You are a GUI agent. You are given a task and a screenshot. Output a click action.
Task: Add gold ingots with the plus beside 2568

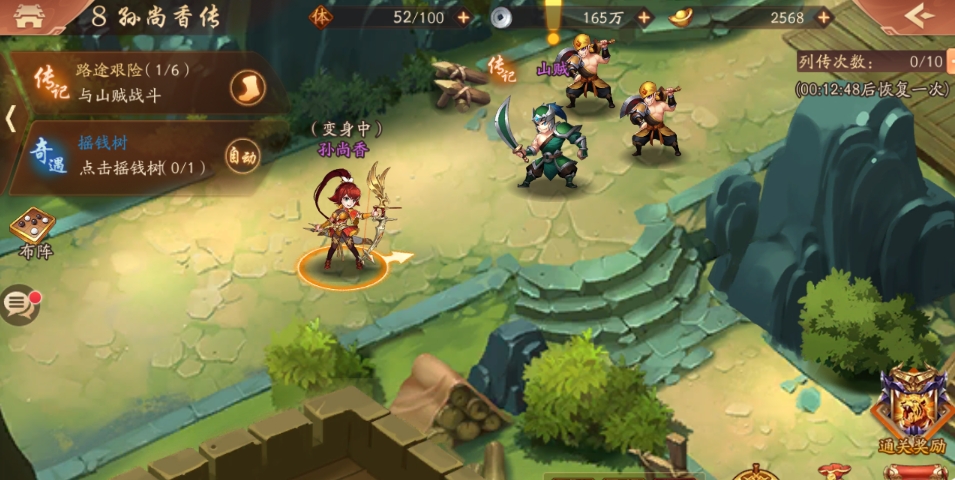(x=823, y=17)
